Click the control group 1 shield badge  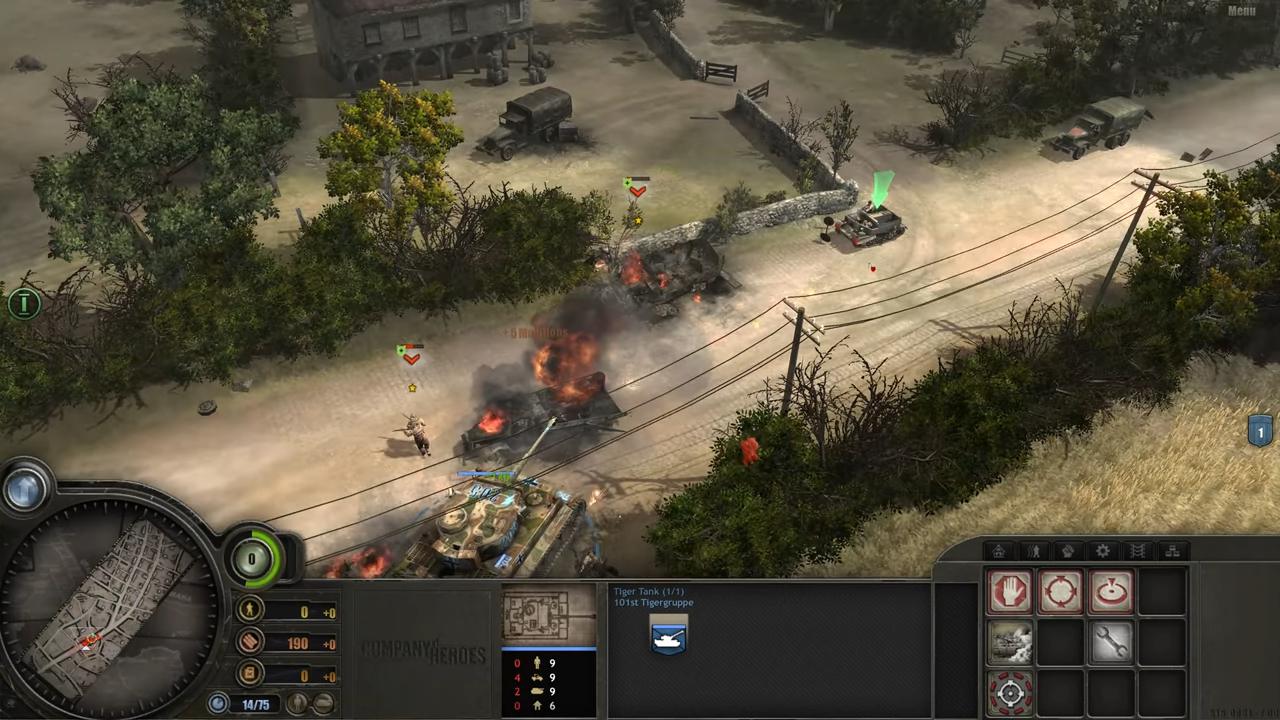[x=1260, y=432]
